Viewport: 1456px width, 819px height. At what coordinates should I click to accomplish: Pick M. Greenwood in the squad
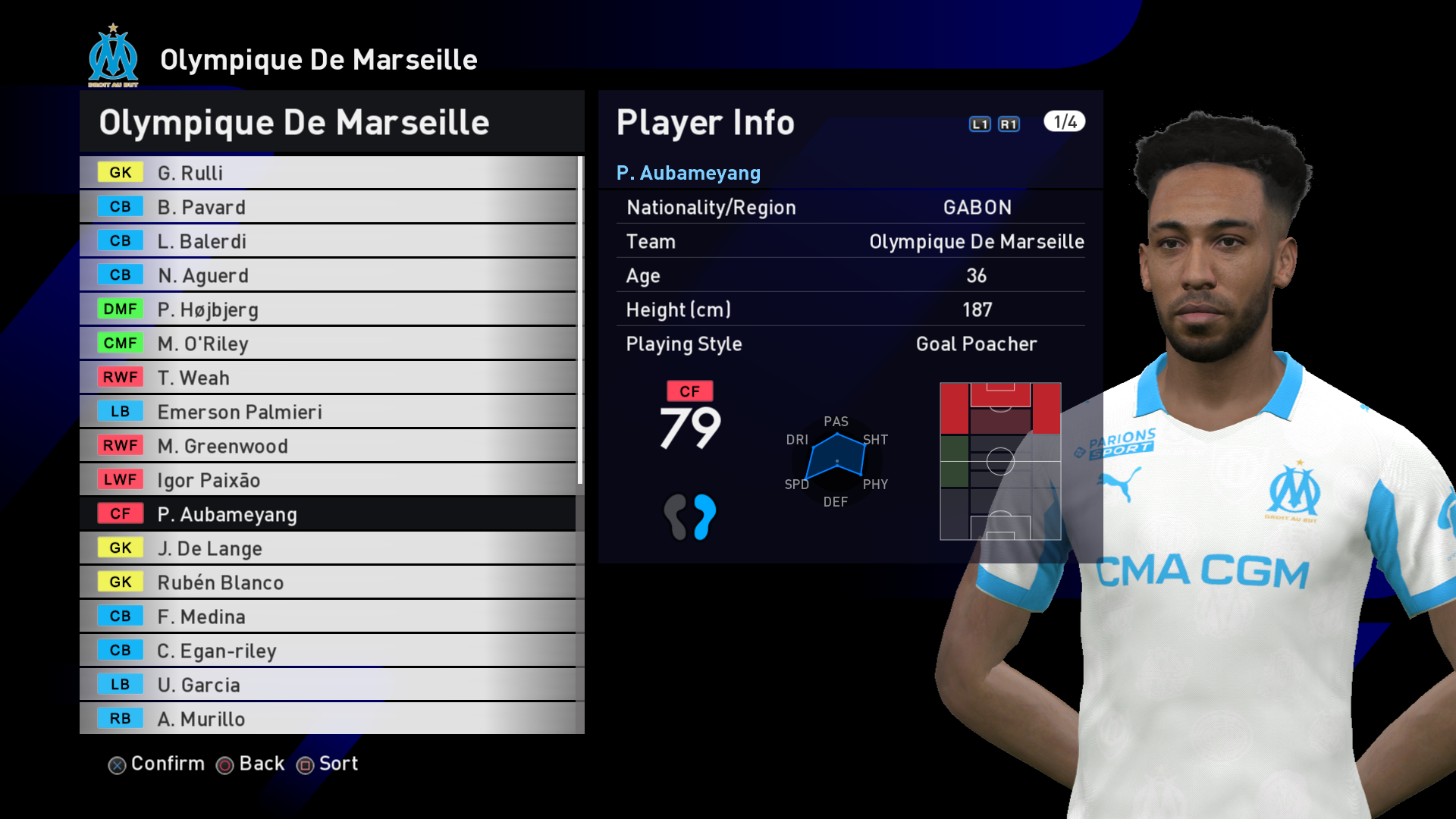coord(328,446)
